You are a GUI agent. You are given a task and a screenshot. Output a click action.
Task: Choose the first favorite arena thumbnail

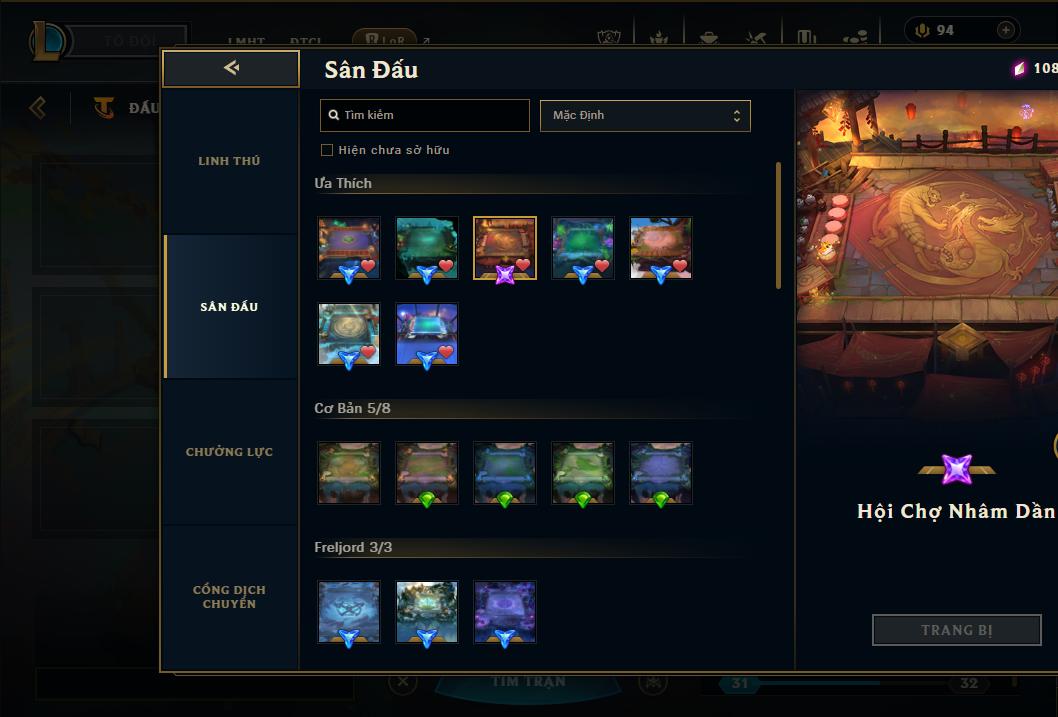349,247
